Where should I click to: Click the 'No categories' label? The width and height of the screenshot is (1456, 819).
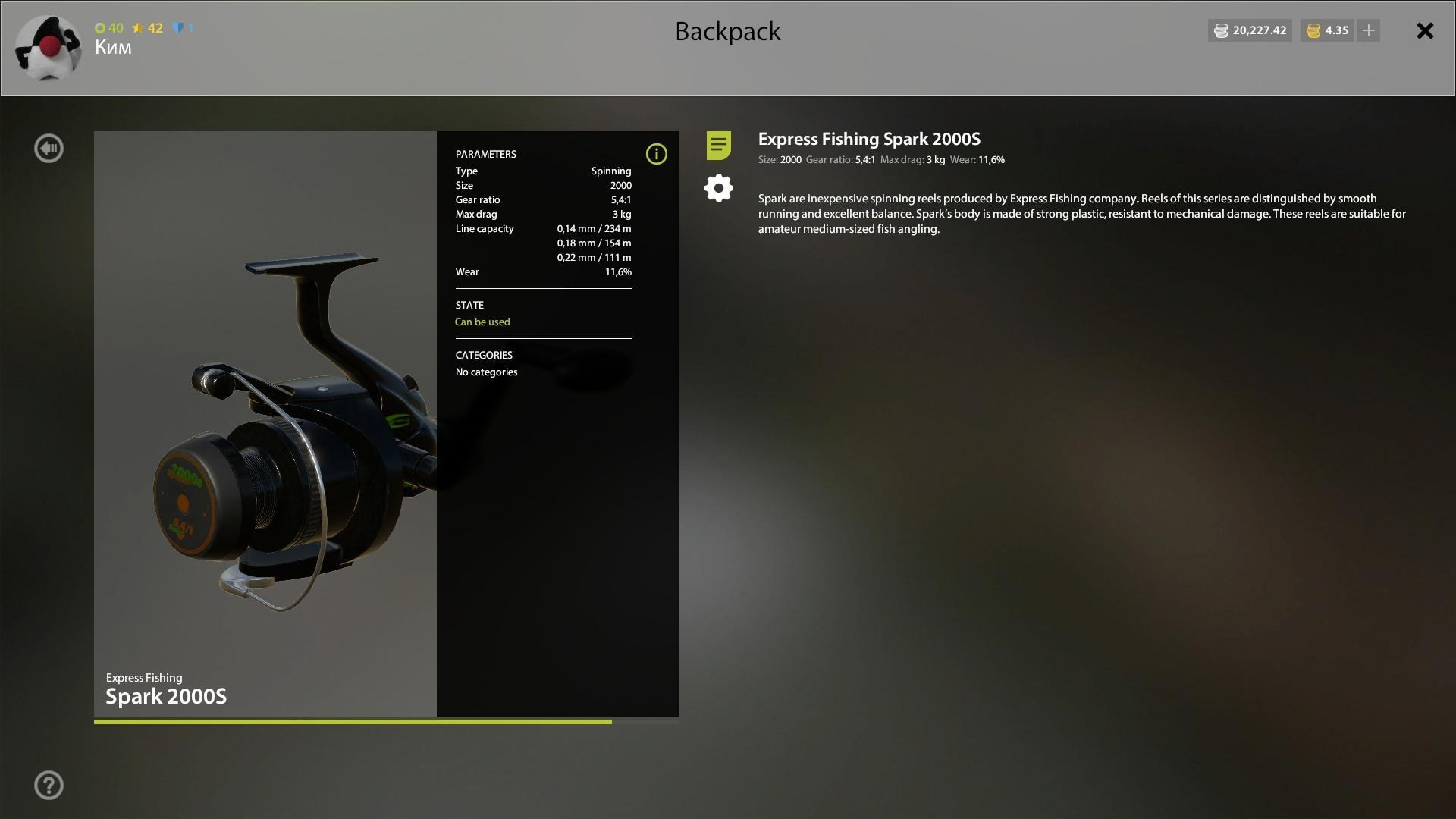click(486, 372)
